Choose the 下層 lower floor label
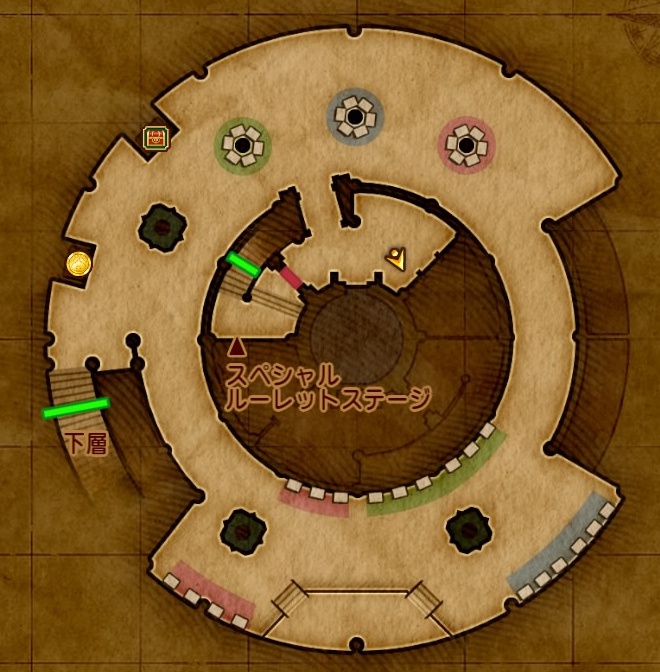The image size is (660, 672). click(x=87, y=444)
